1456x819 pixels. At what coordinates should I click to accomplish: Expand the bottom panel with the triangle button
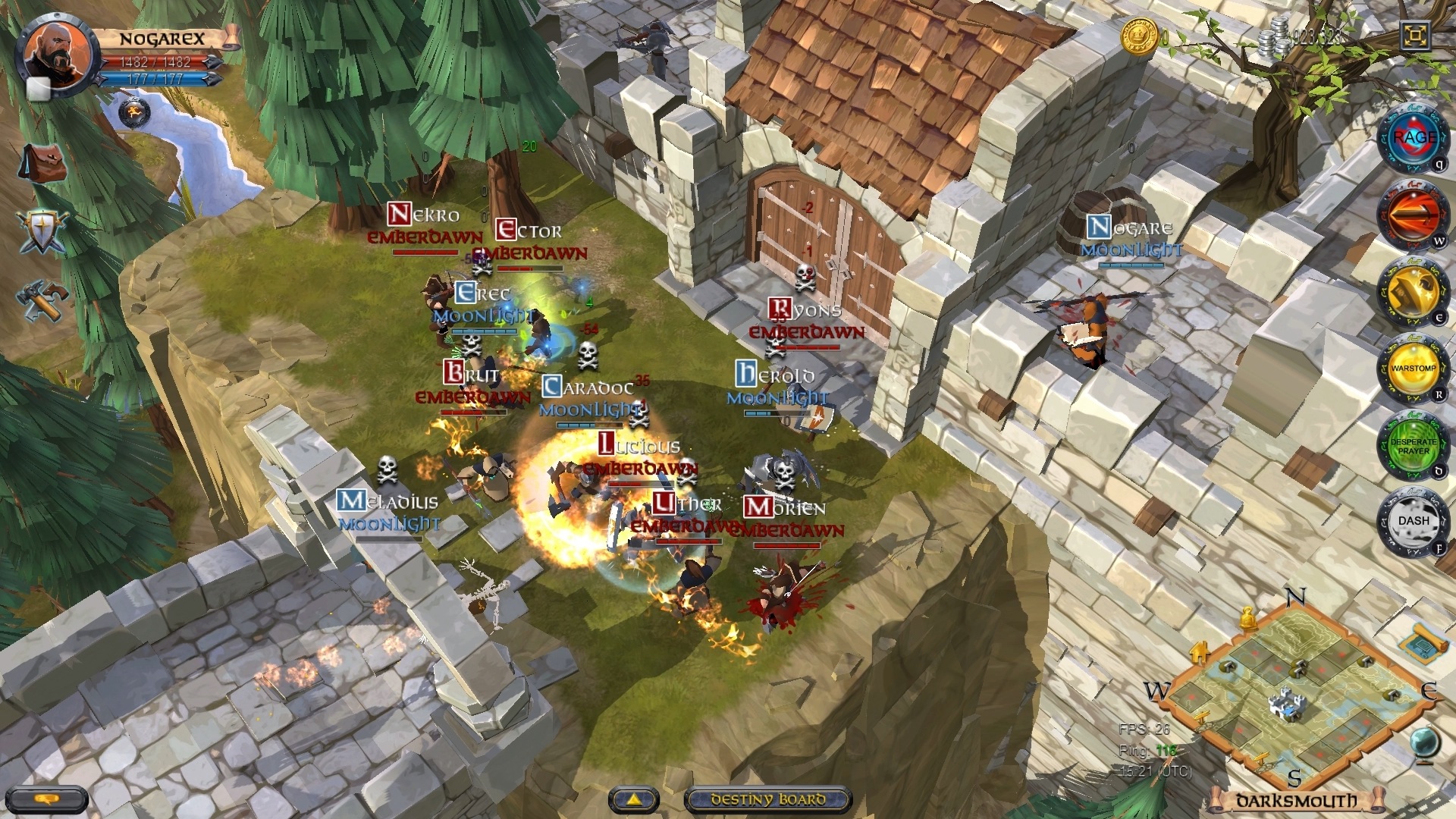(x=634, y=798)
